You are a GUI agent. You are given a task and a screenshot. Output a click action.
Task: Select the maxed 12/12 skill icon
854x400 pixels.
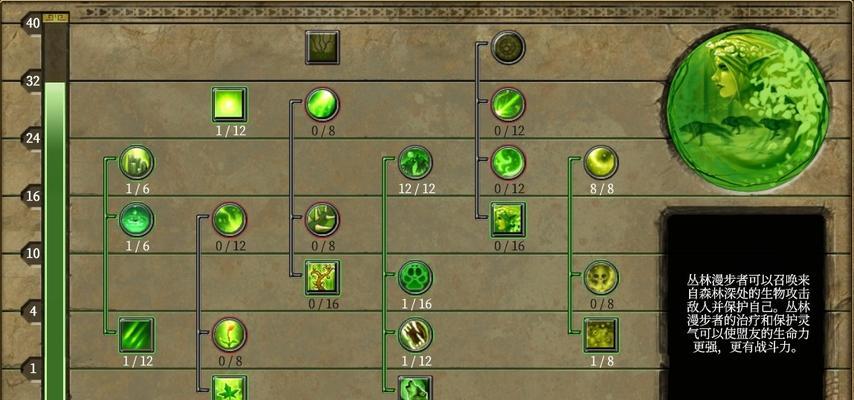(x=414, y=162)
